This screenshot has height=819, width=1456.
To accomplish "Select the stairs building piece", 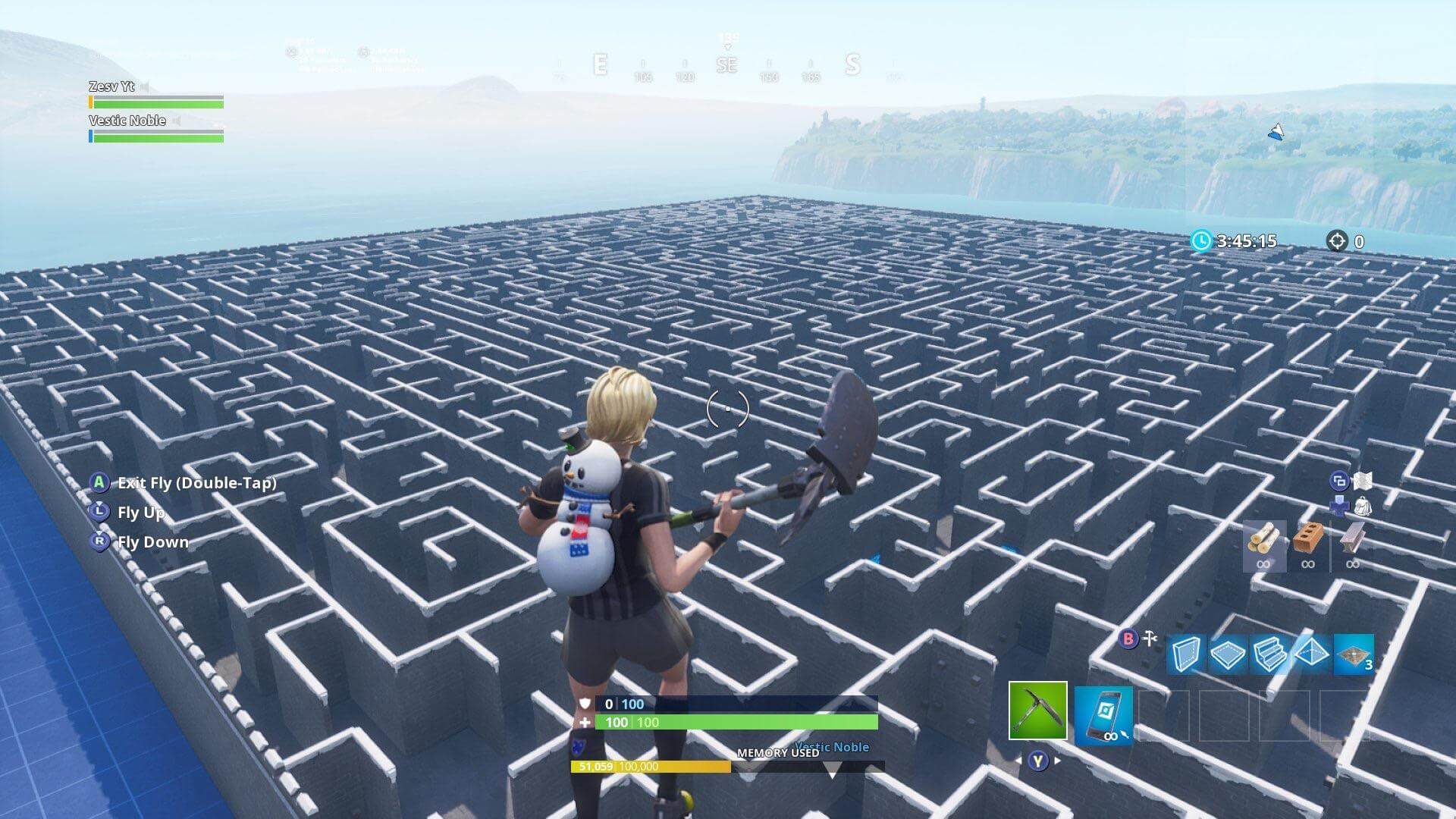I will (1269, 653).
